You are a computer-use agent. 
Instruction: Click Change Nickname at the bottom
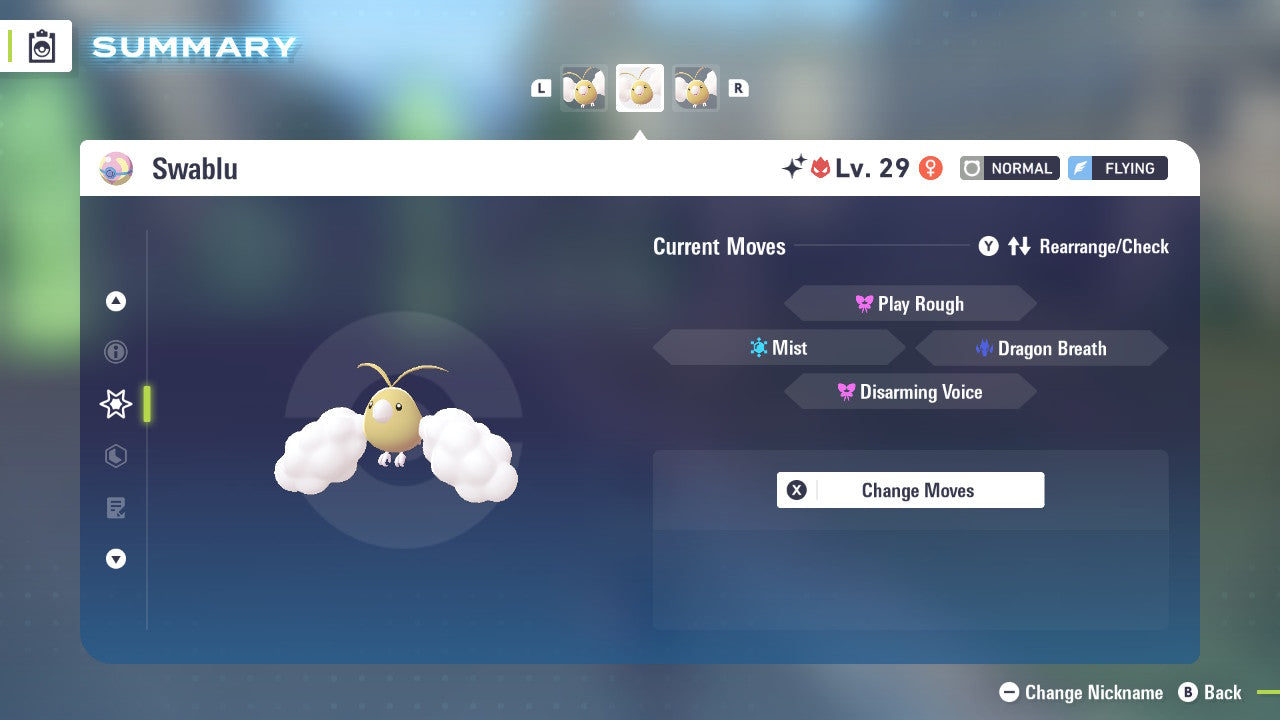click(1082, 692)
